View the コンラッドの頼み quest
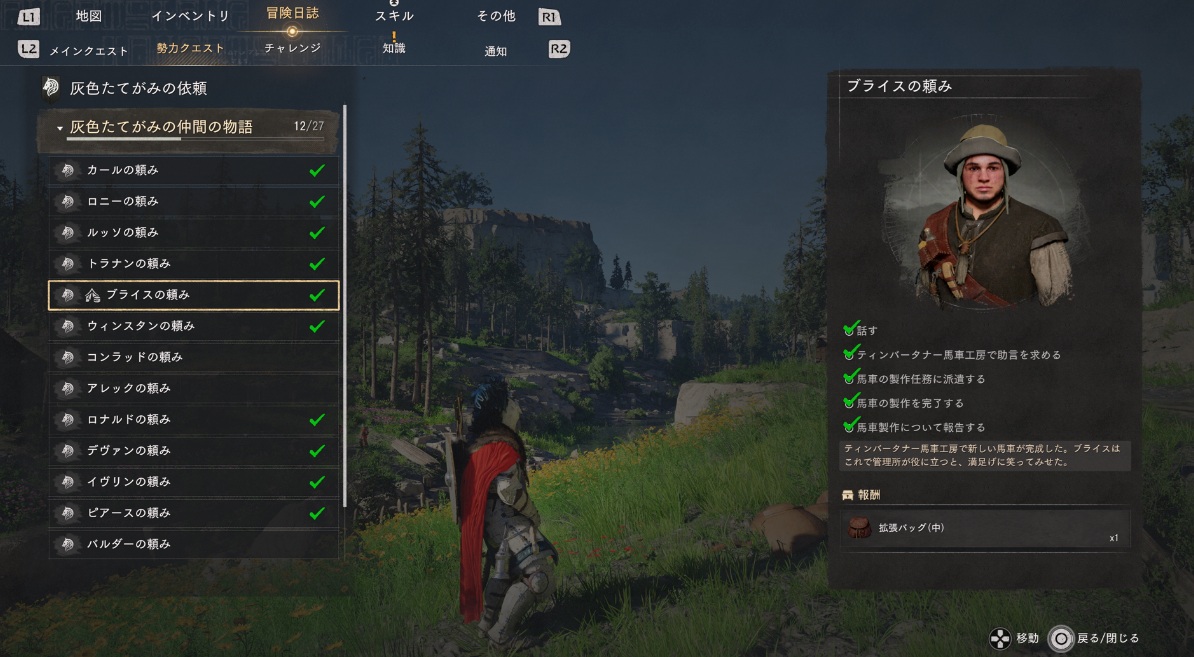Screen dimensions: 1194x657 click(193, 357)
